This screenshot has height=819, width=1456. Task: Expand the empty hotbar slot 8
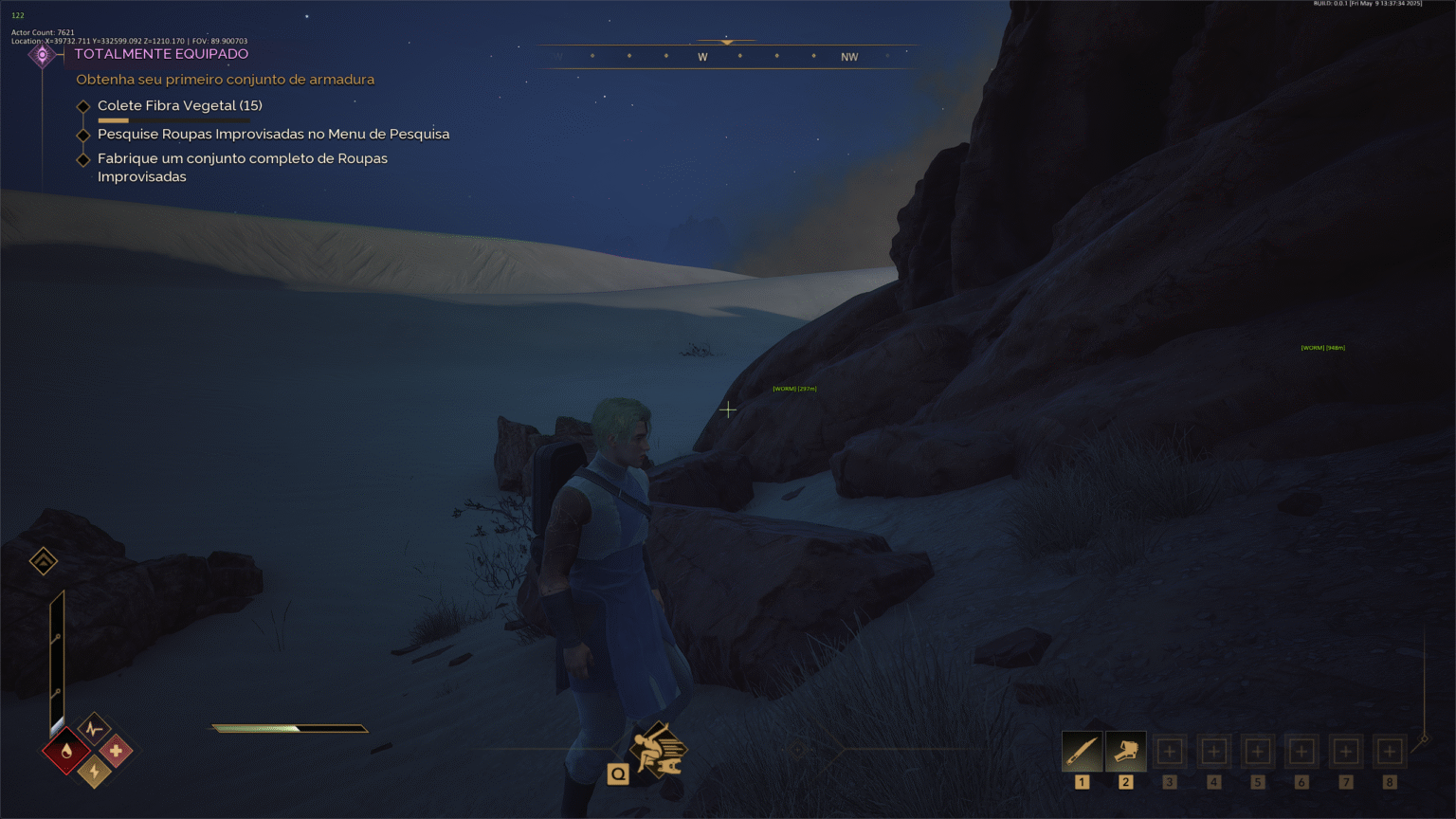tap(1389, 750)
